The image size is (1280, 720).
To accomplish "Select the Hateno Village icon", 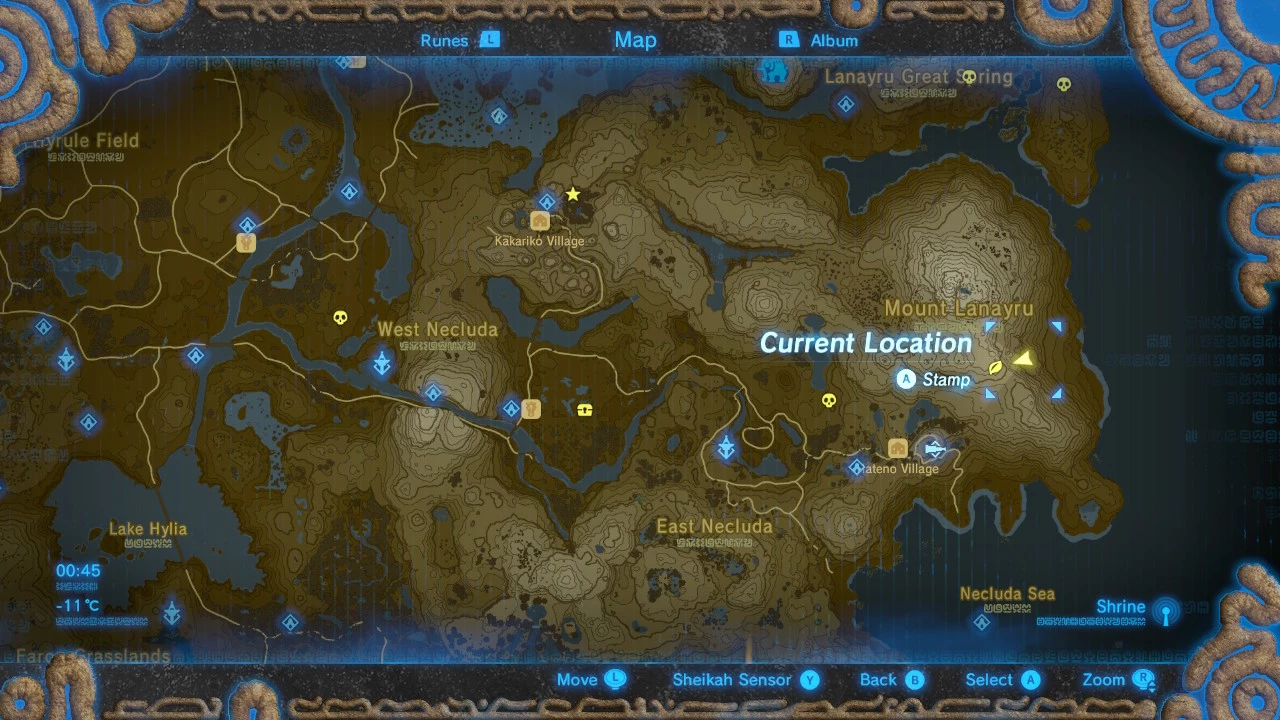I will point(896,448).
